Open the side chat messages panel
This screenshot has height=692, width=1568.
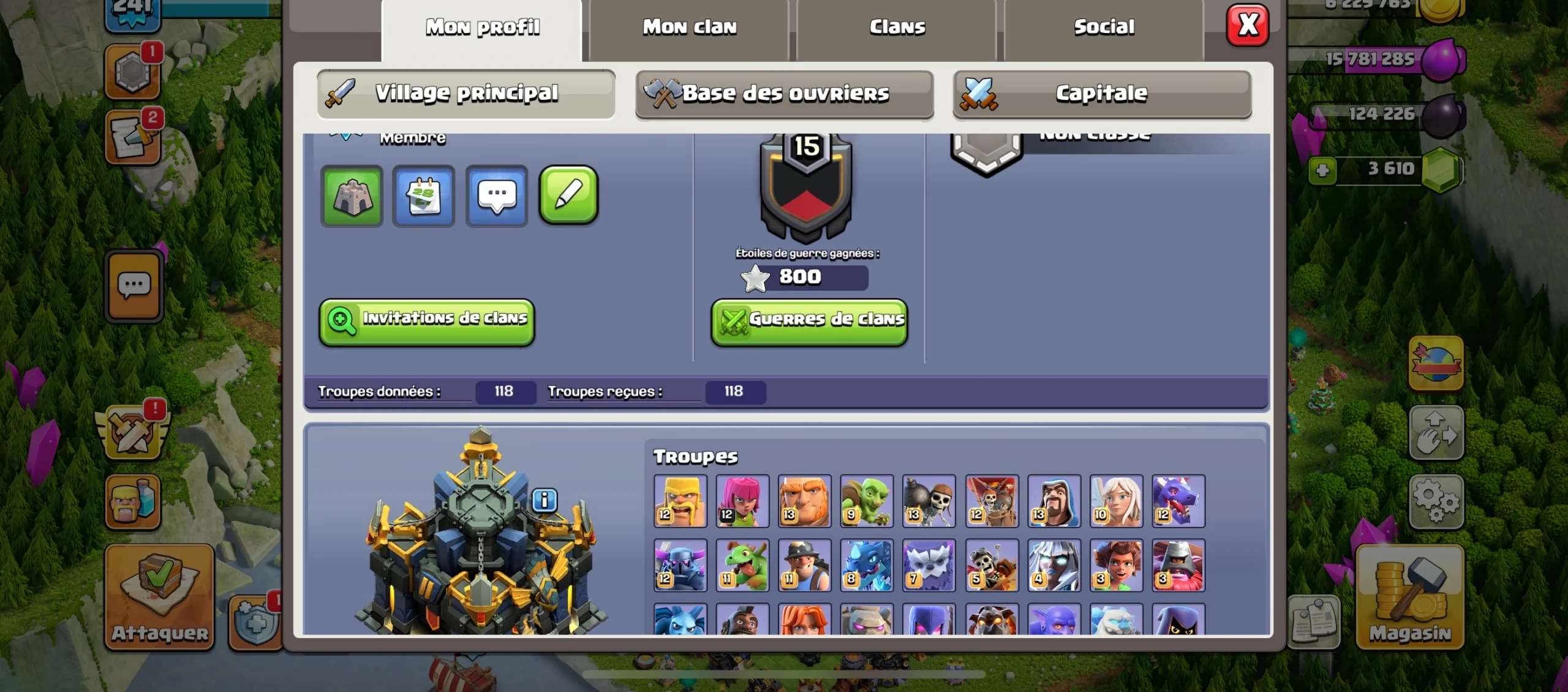point(134,285)
